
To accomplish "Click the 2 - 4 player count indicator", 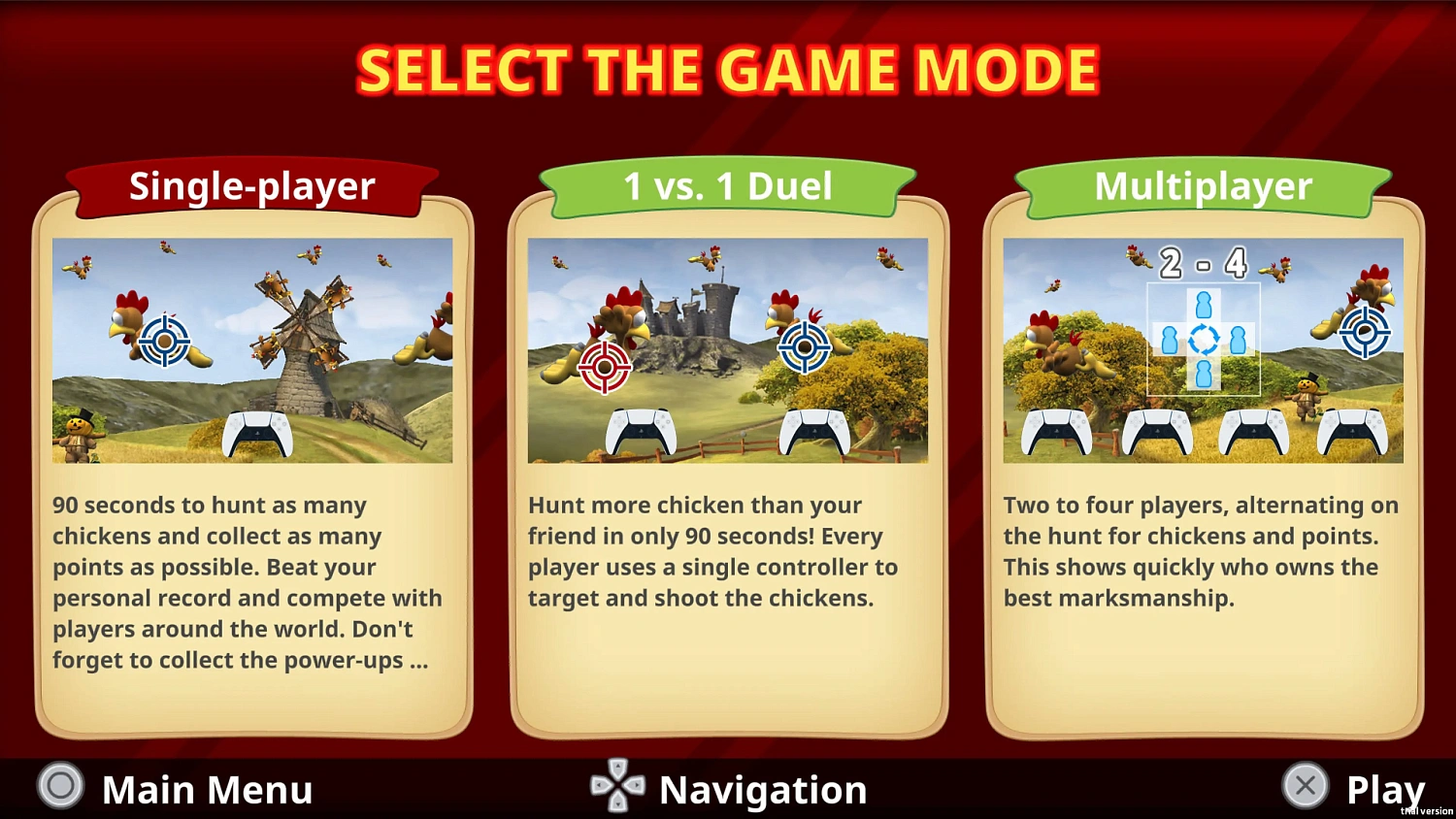I will tap(1204, 263).
